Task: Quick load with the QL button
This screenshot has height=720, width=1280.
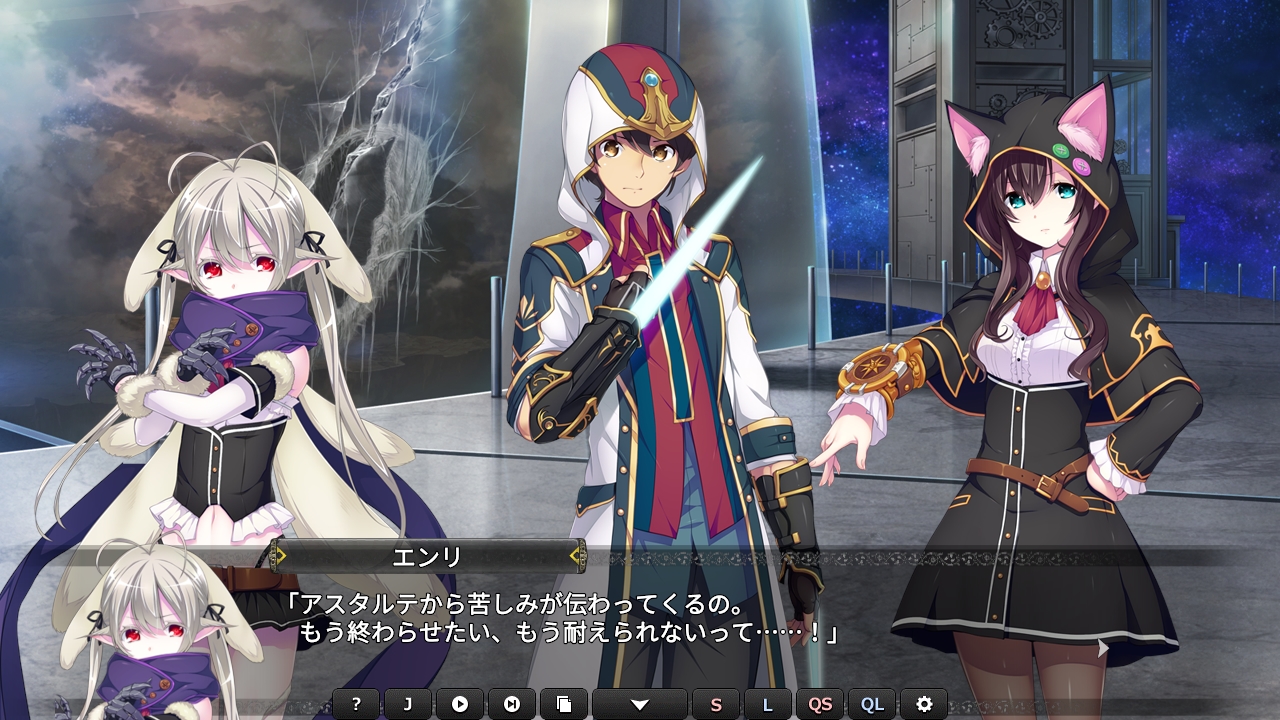Action: coord(872,704)
